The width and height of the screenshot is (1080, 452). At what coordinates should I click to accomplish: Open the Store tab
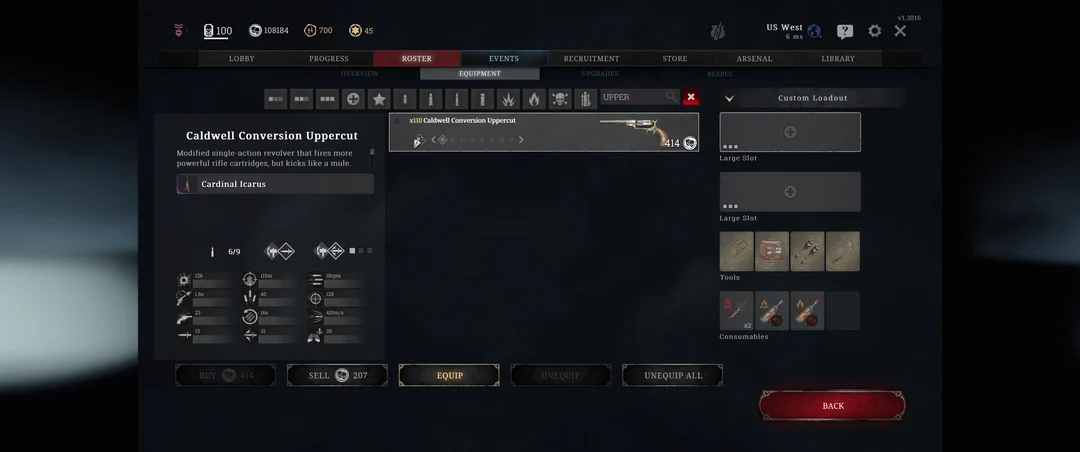pyautogui.click(x=675, y=59)
